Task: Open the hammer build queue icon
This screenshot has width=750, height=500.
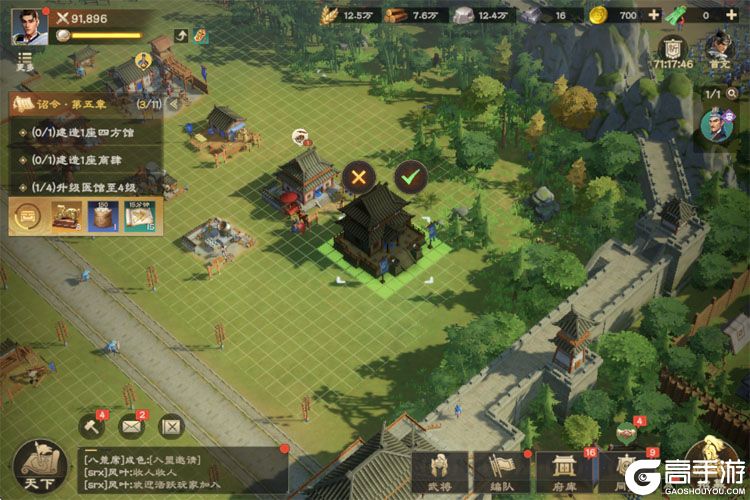Action: point(92,427)
